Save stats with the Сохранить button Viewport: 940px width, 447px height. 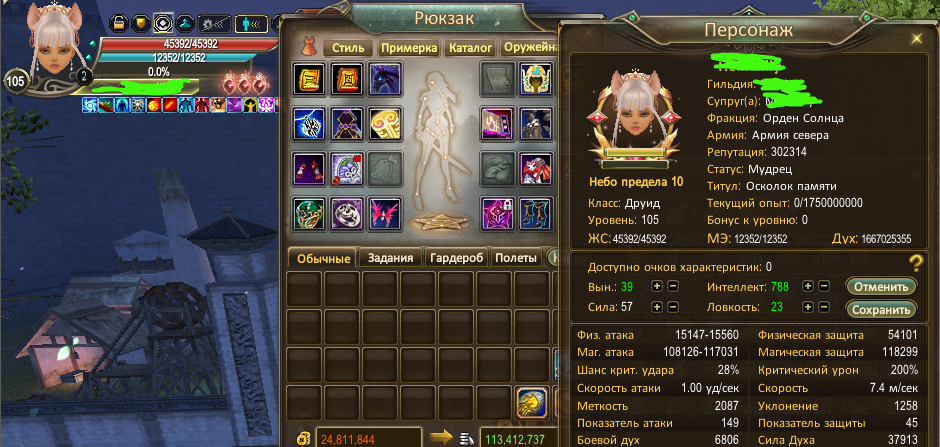pyautogui.click(x=881, y=309)
